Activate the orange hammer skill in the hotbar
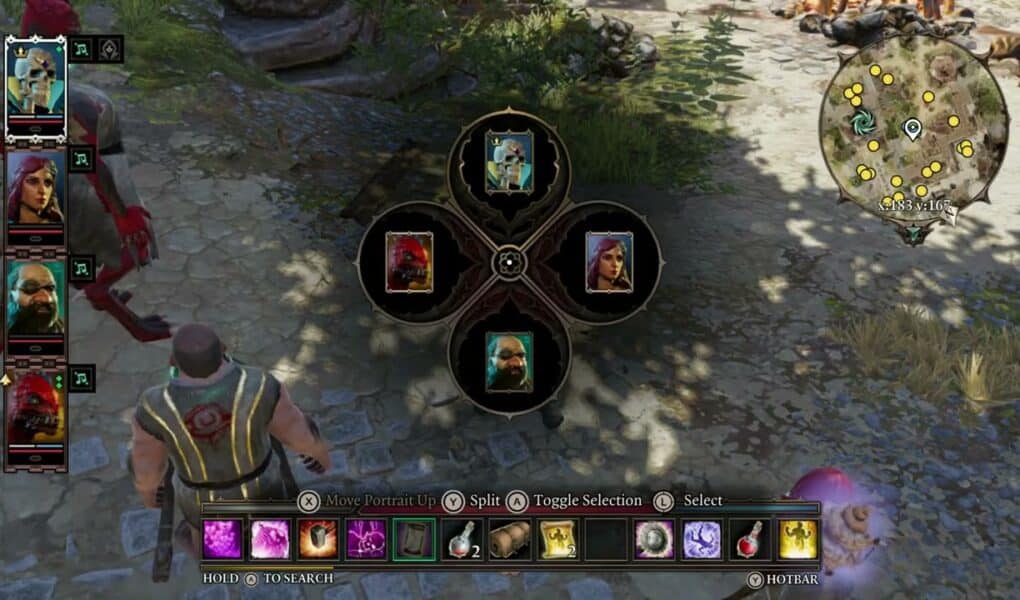Viewport: 1020px width, 600px height. pyautogui.click(x=317, y=540)
